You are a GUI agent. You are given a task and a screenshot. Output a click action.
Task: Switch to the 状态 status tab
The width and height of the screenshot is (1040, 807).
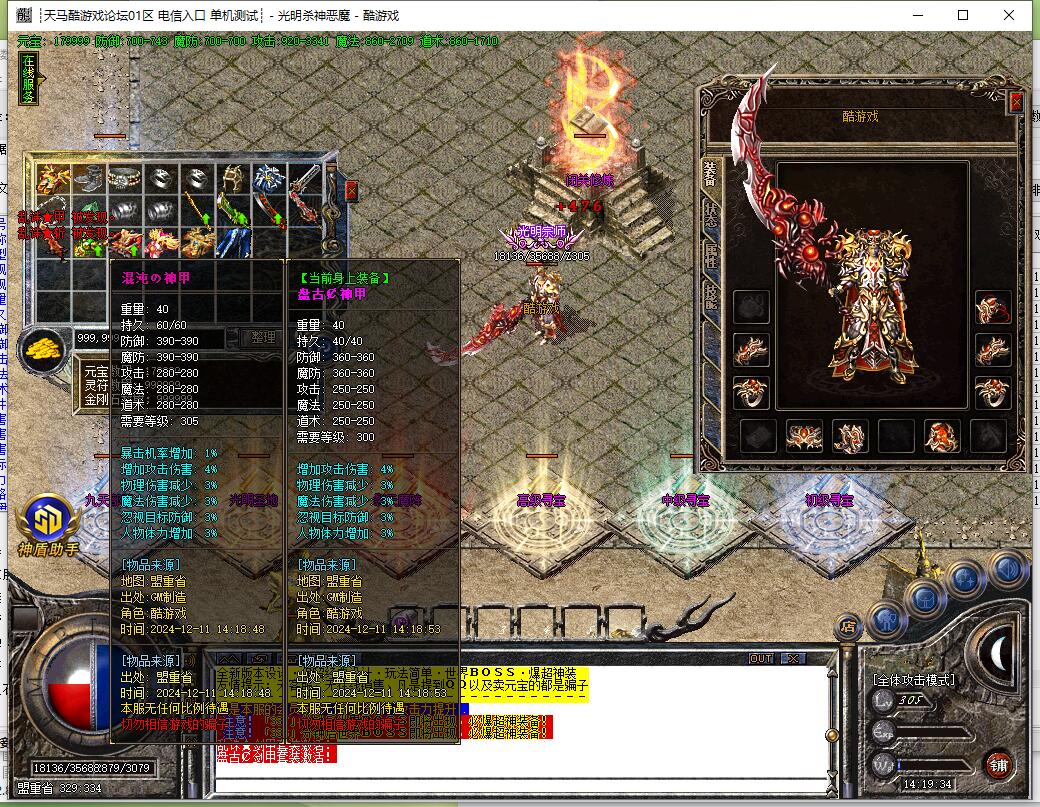click(709, 213)
